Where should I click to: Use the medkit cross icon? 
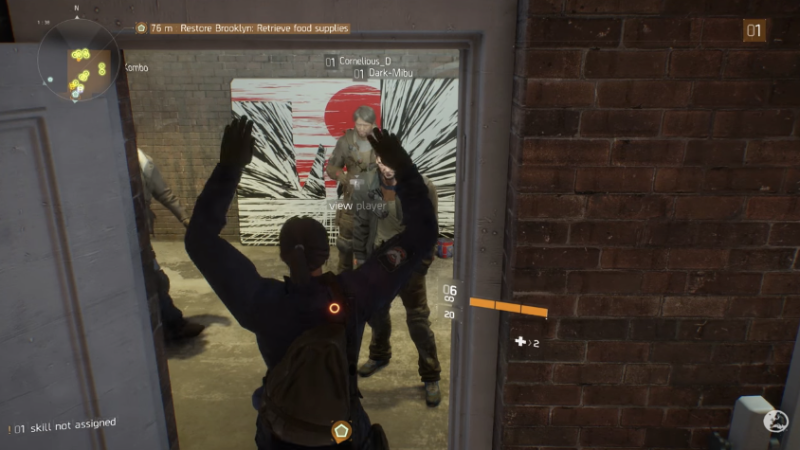pos(520,342)
